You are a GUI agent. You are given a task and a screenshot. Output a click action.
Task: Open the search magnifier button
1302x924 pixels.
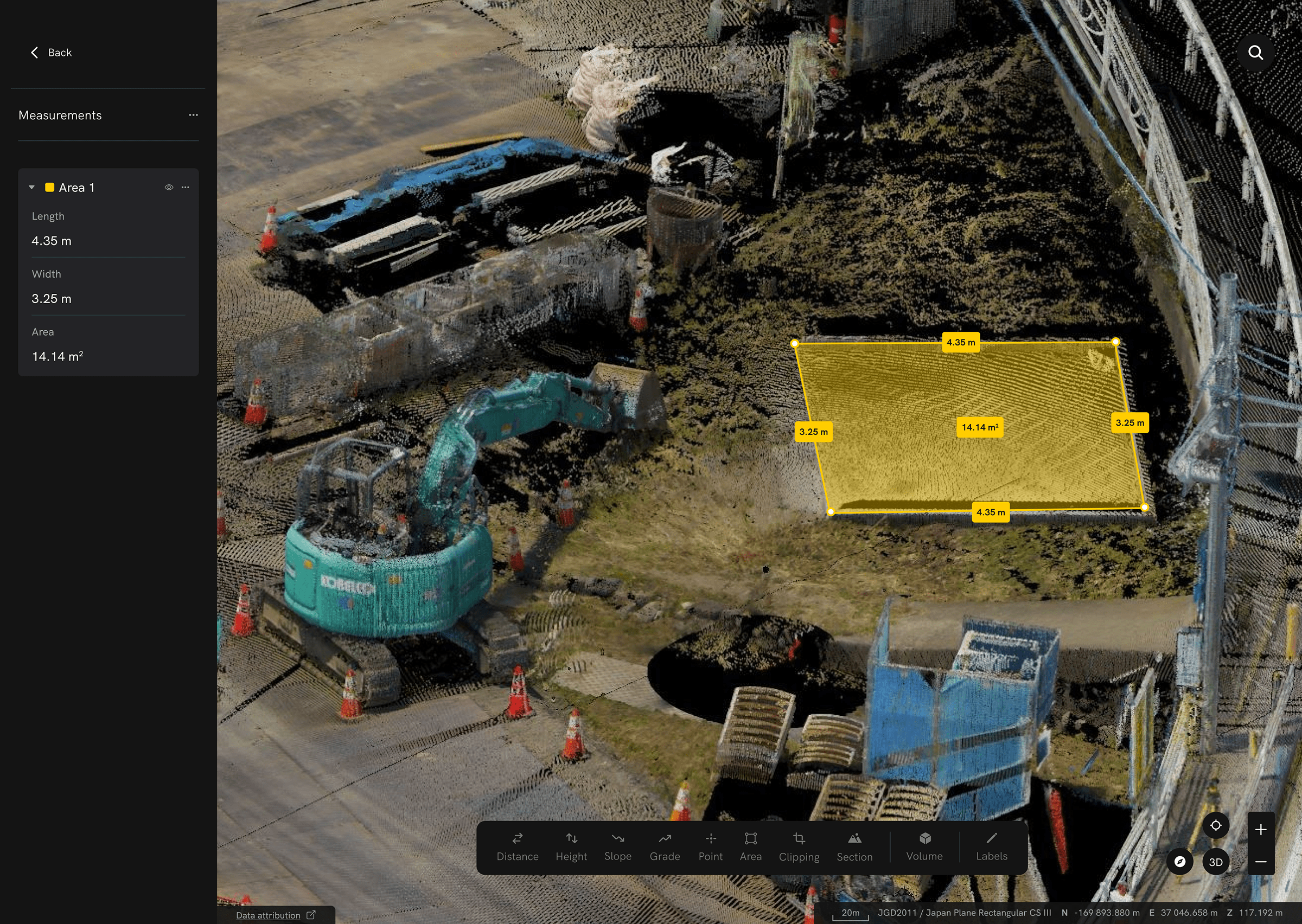[1255, 53]
